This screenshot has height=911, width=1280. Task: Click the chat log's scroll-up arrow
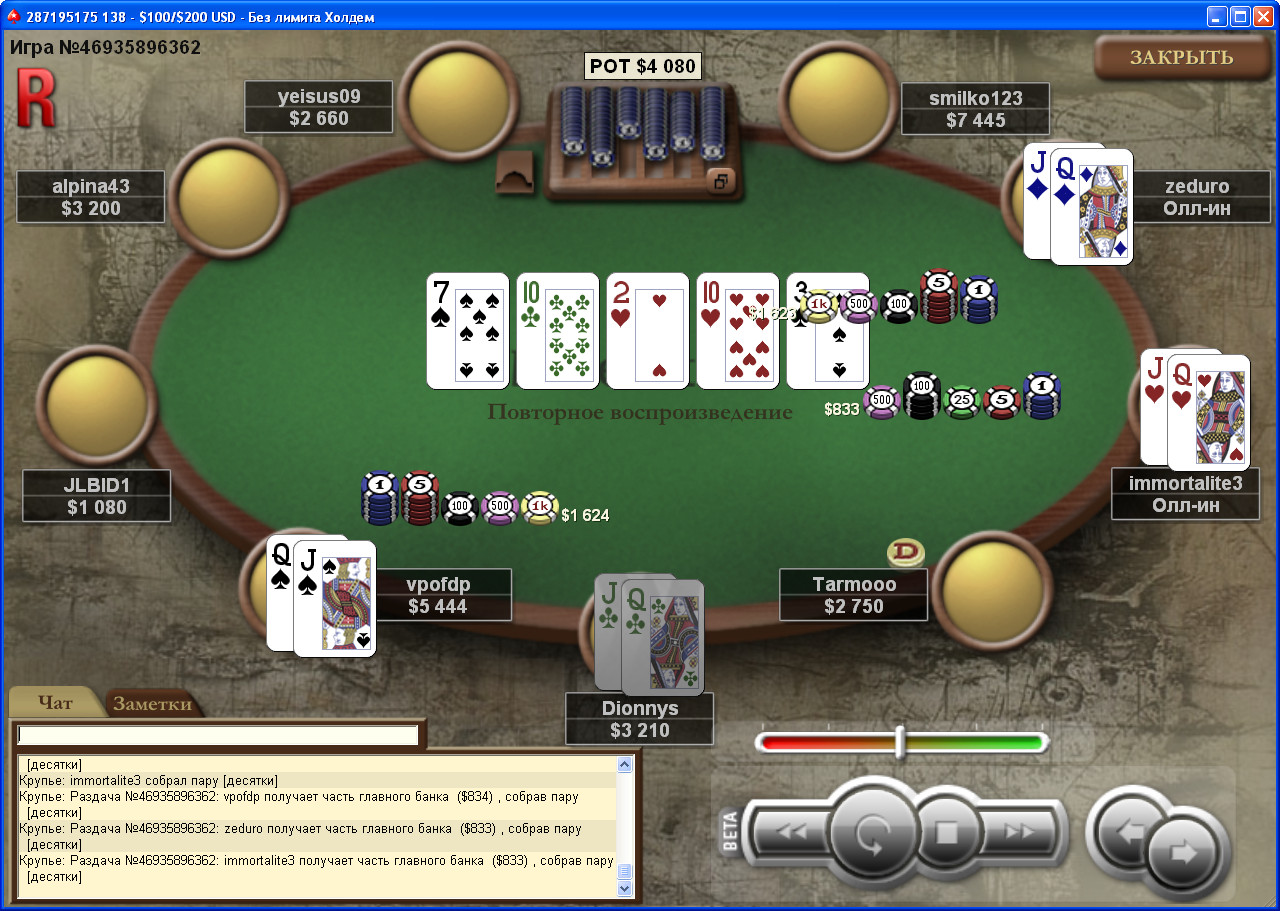pos(625,766)
